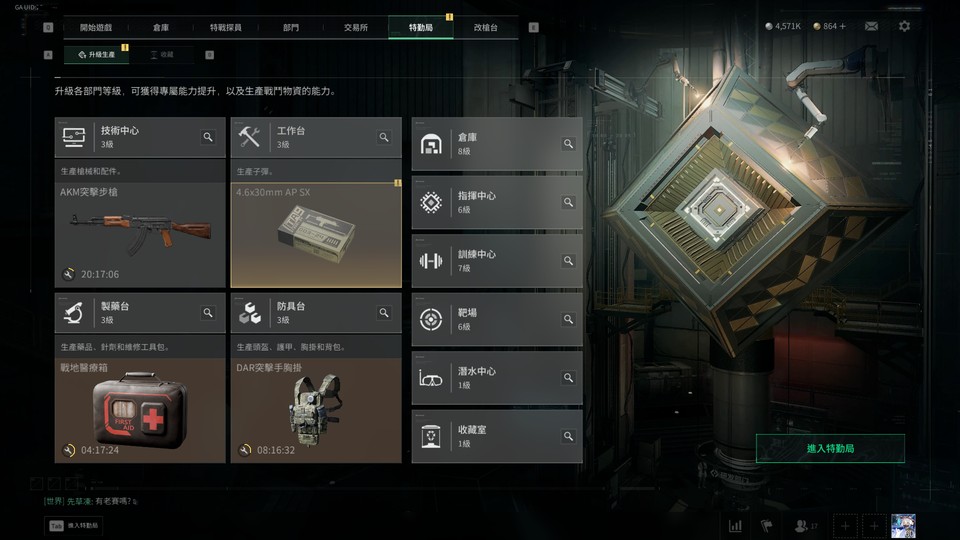Choose the 靶場 facility row
Viewport: 960px width, 540px height.
tap(496, 319)
